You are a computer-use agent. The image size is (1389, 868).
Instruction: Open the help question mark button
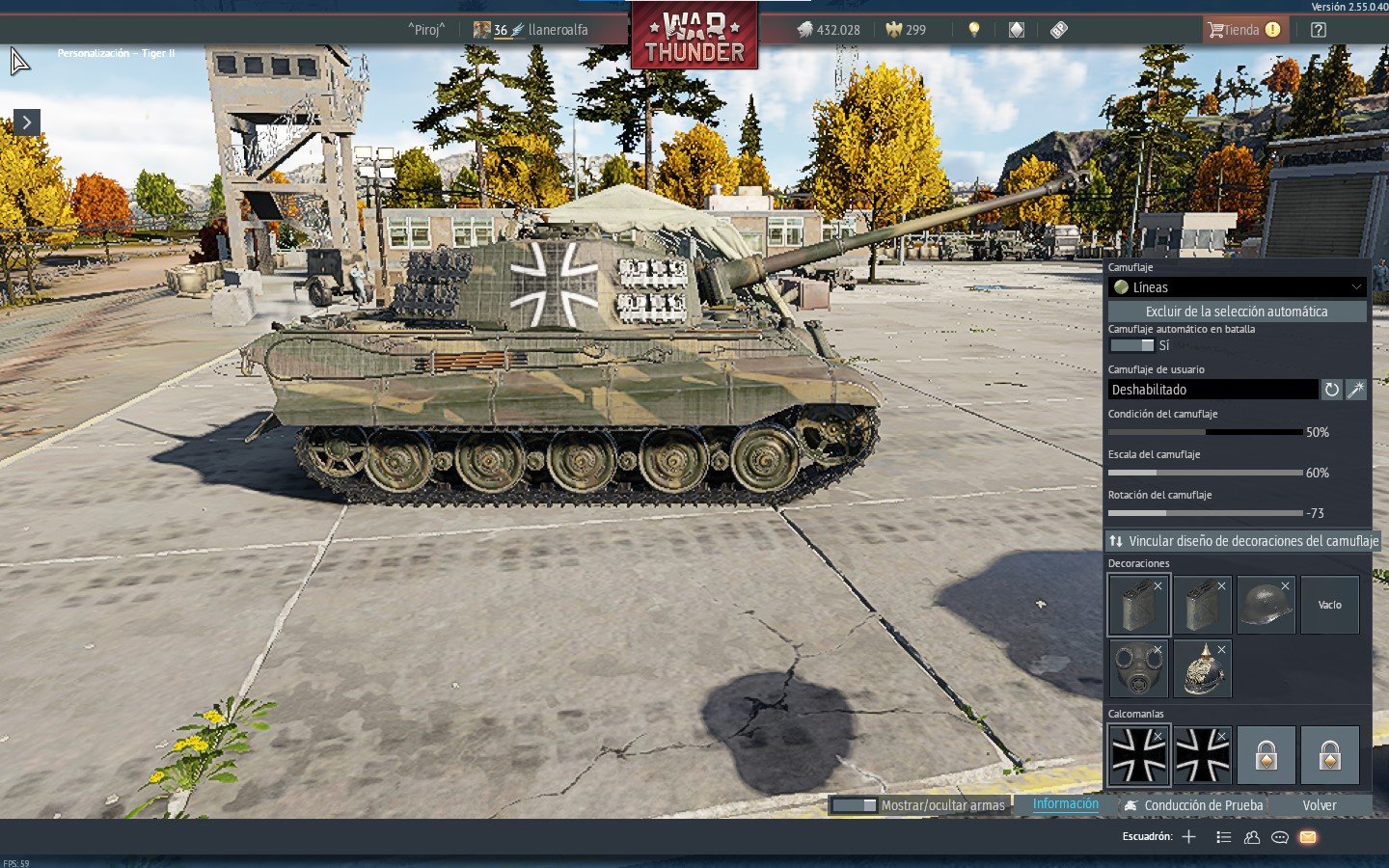pyautogui.click(x=1319, y=30)
